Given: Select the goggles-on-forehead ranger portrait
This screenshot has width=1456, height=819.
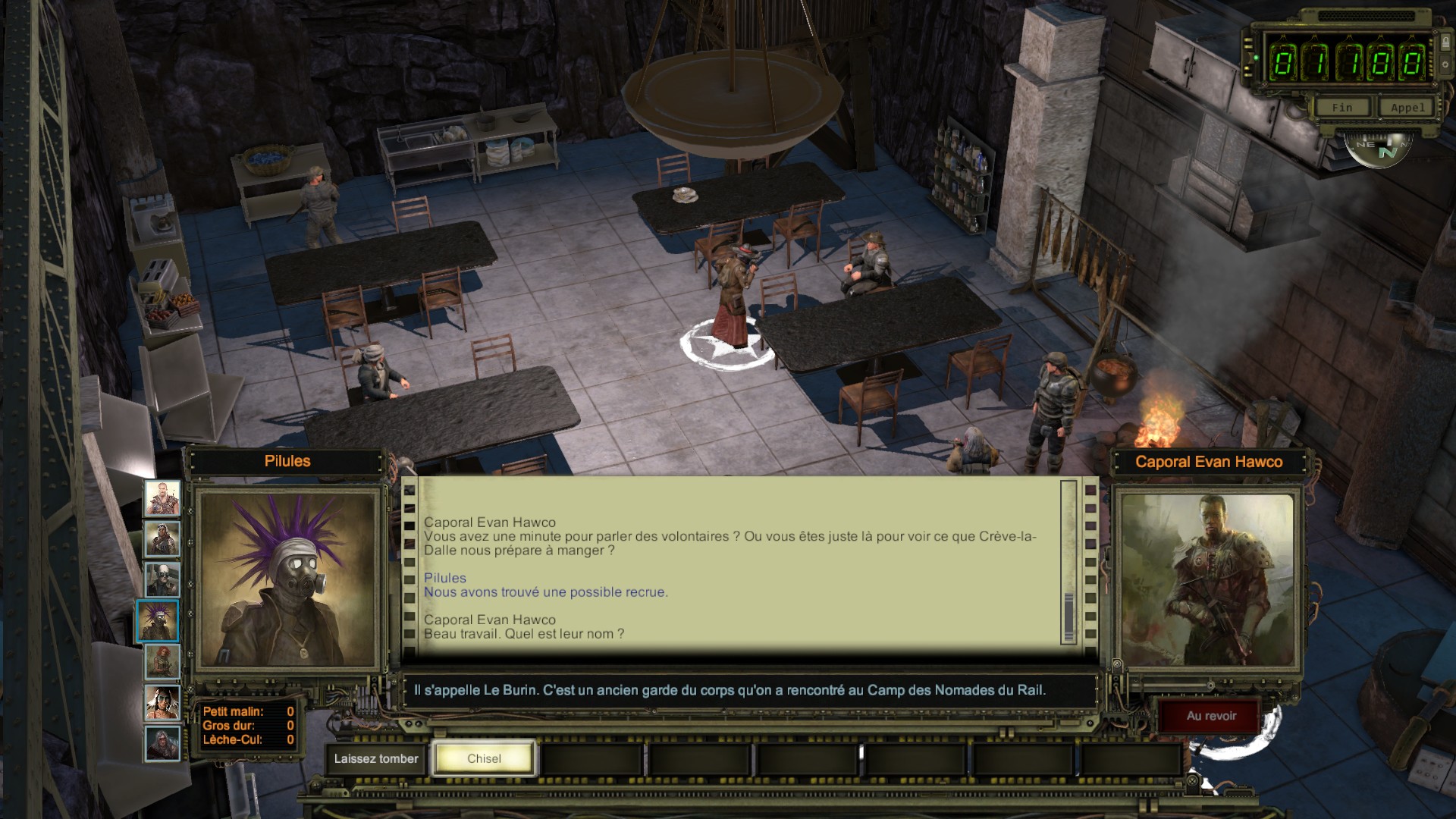Looking at the screenshot, I should (162, 539).
